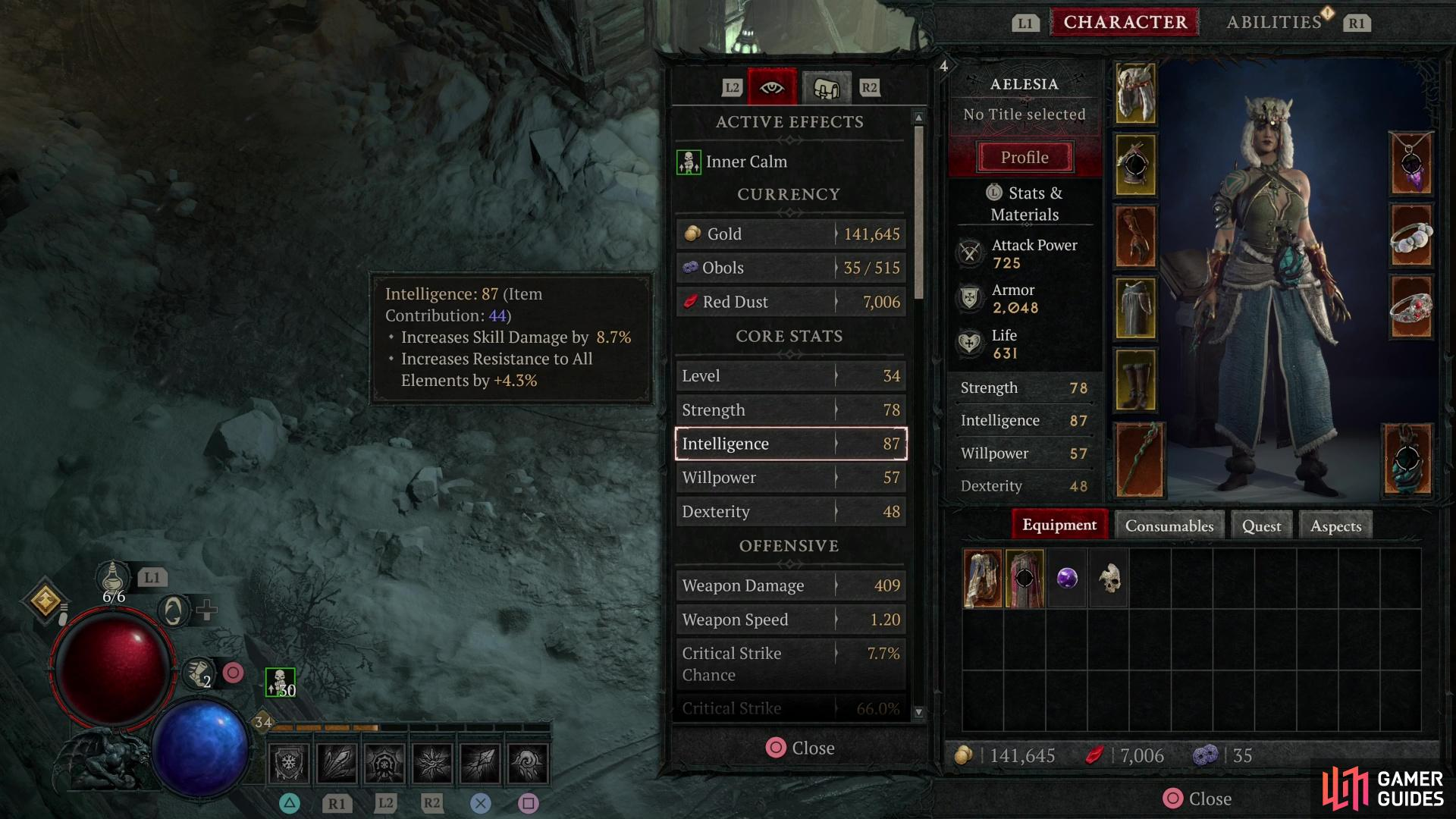Select the equipped staff weapon slot
The width and height of the screenshot is (1456, 819).
[x=1139, y=460]
